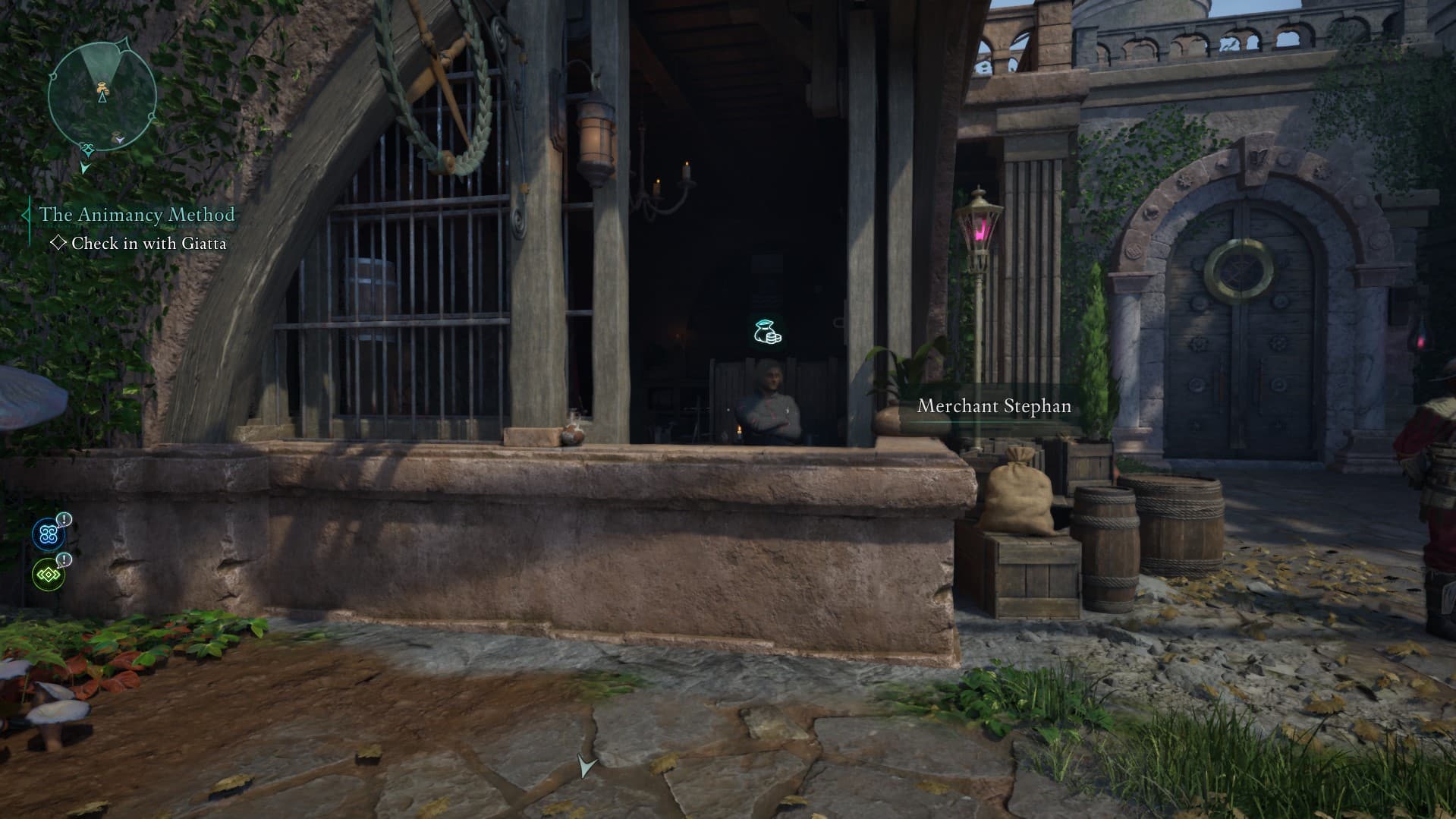
Task: Click the merchant marker on the minimap
Action: click(102, 87)
